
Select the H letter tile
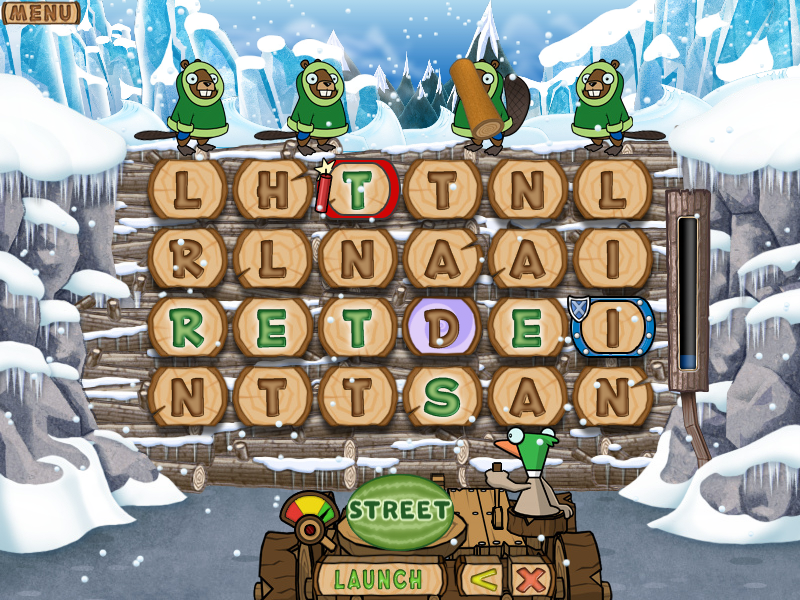coord(272,190)
